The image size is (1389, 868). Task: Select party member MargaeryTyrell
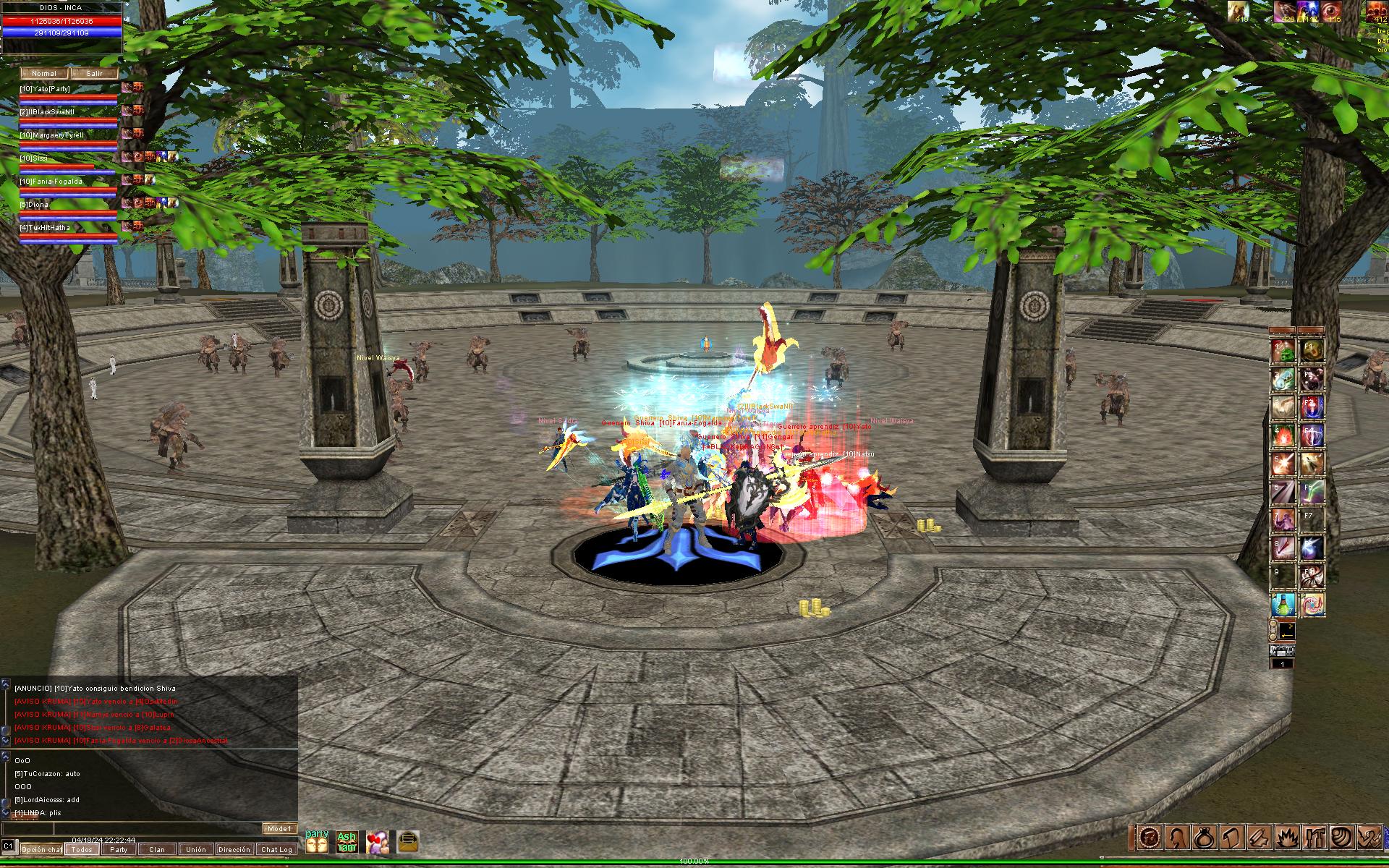(52, 135)
